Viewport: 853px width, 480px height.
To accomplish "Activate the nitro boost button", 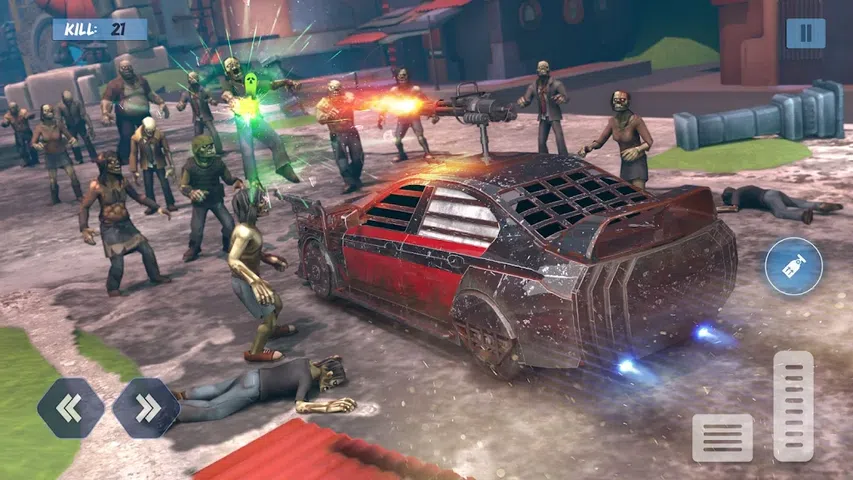I will pos(793,267).
